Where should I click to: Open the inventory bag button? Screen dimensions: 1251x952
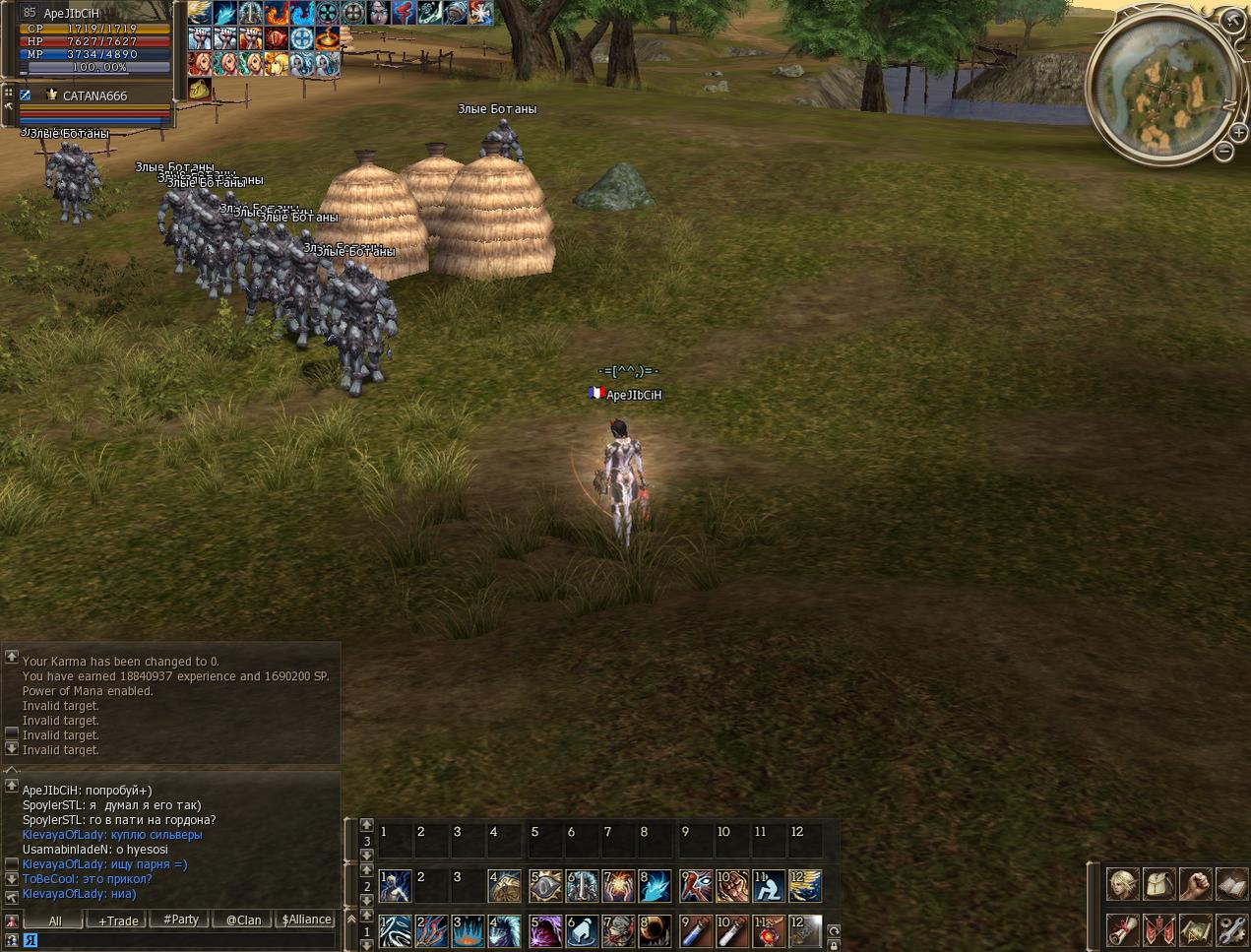(x=1158, y=883)
